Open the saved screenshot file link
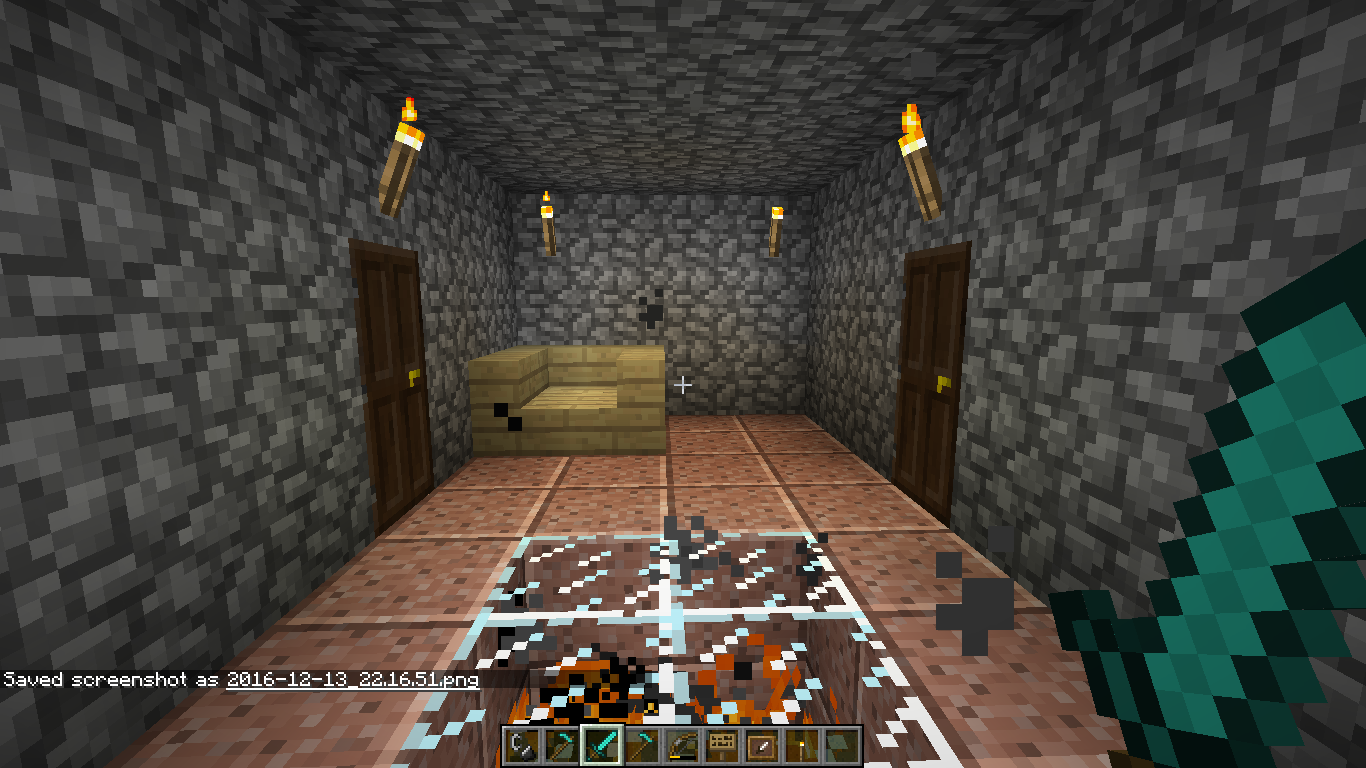This screenshot has height=768, width=1366. pyautogui.click(x=352, y=680)
